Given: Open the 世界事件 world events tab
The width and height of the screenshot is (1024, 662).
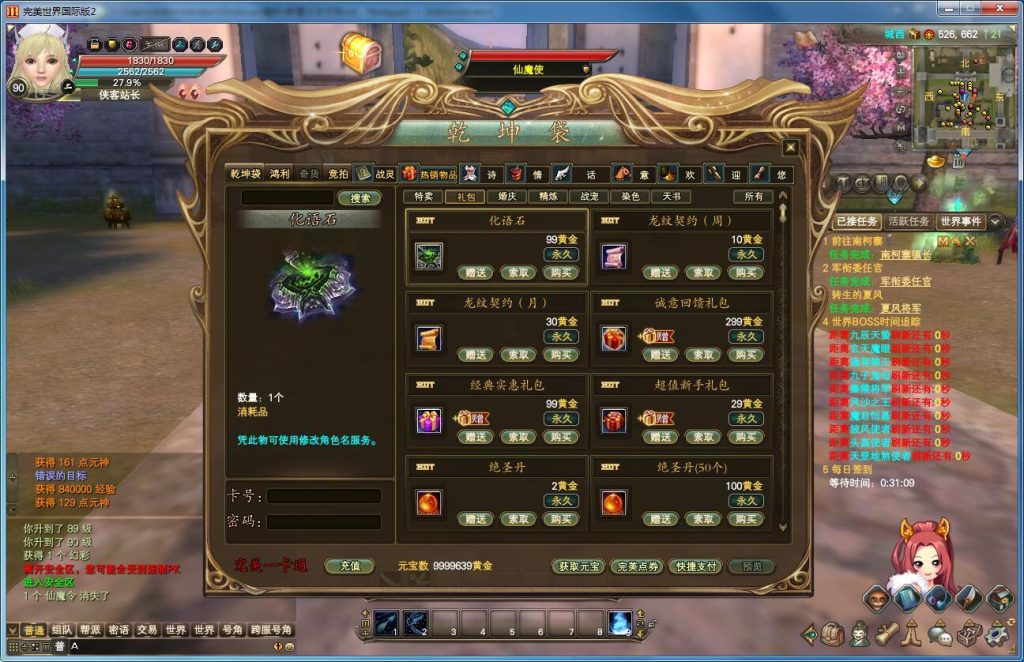Looking at the screenshot, I should 961,221.
